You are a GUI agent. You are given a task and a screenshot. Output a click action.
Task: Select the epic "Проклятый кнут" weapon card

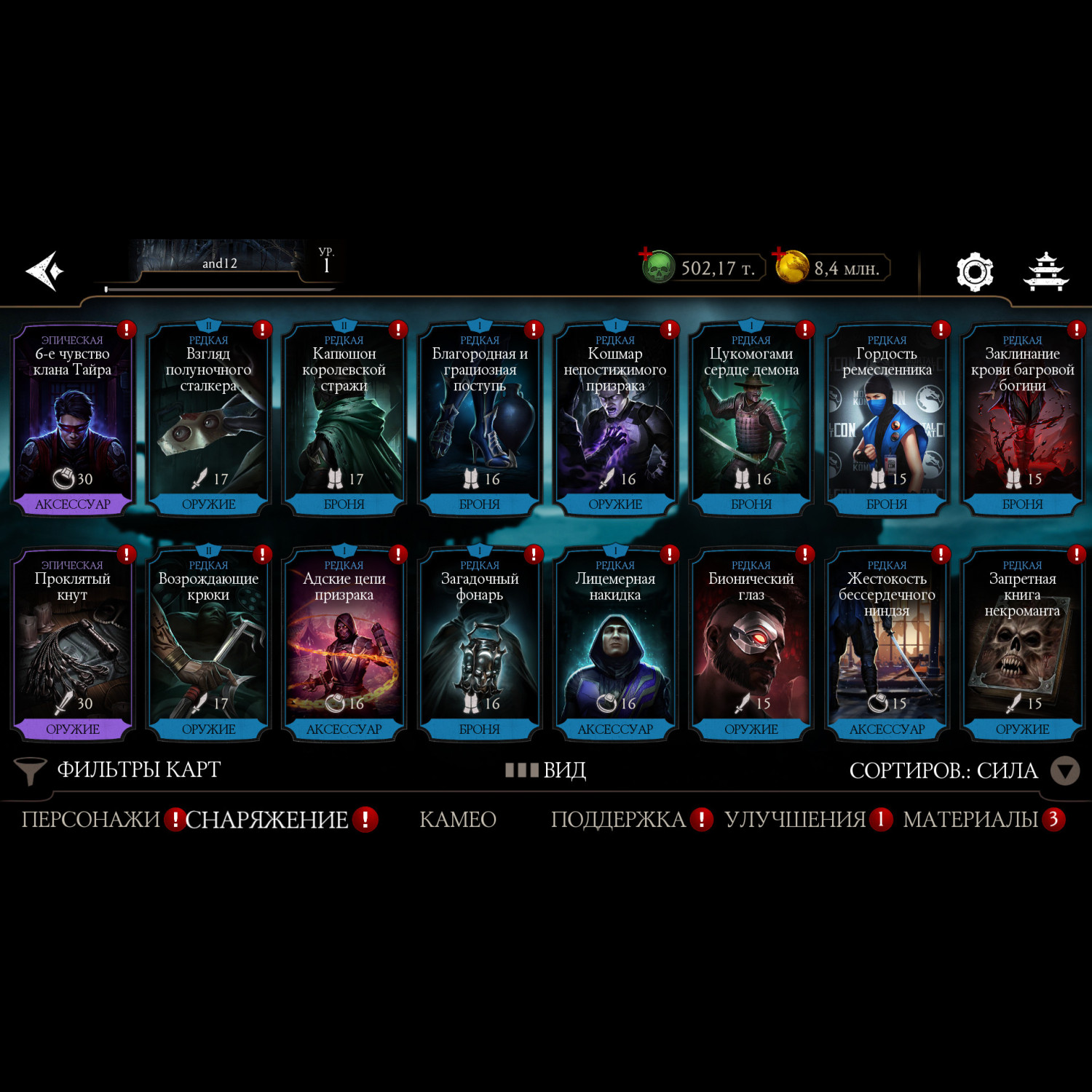click(x=72, y=645)
